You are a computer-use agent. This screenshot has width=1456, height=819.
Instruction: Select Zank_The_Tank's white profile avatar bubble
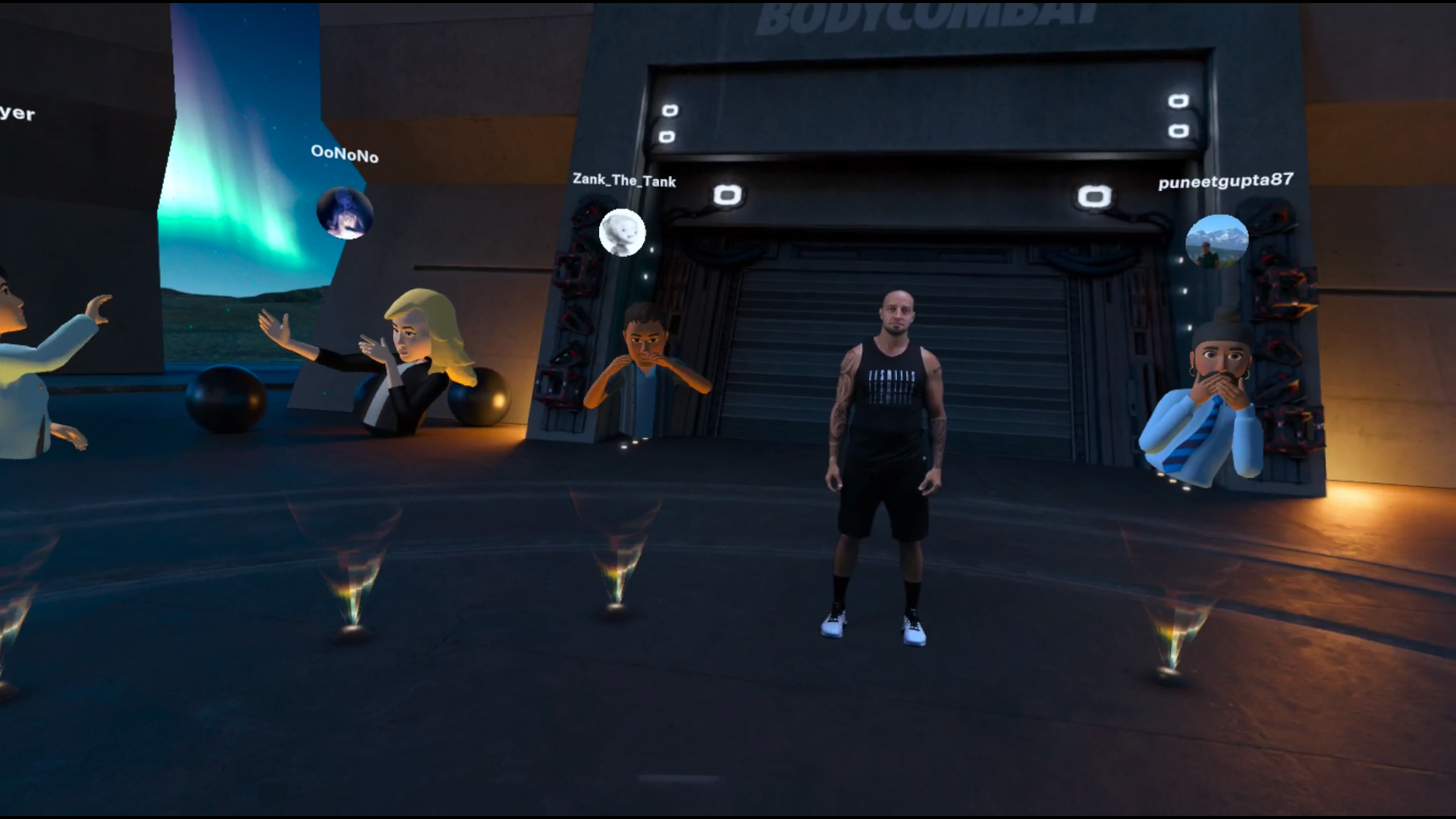coord(622,233)
